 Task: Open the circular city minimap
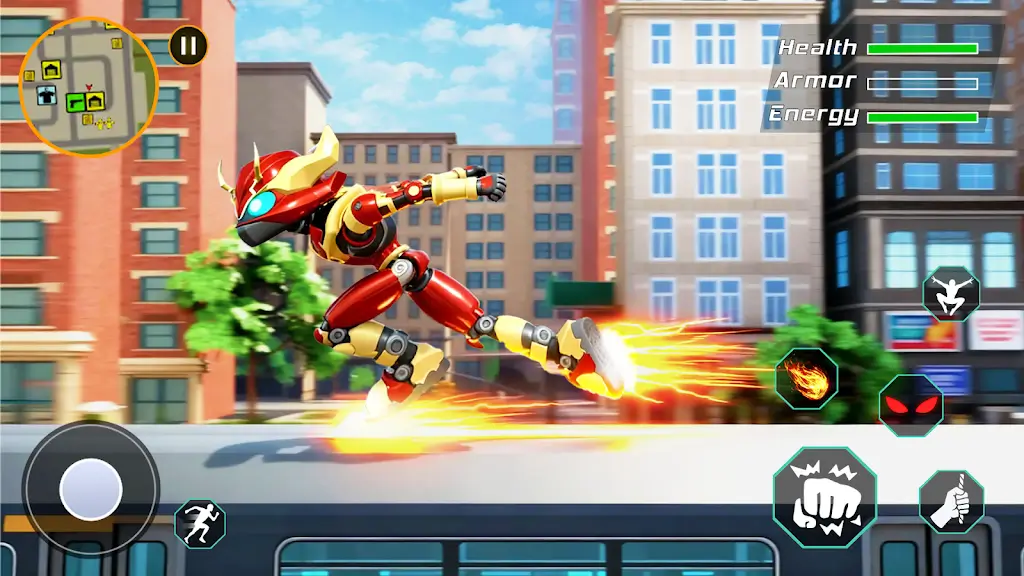coord(88,86)
